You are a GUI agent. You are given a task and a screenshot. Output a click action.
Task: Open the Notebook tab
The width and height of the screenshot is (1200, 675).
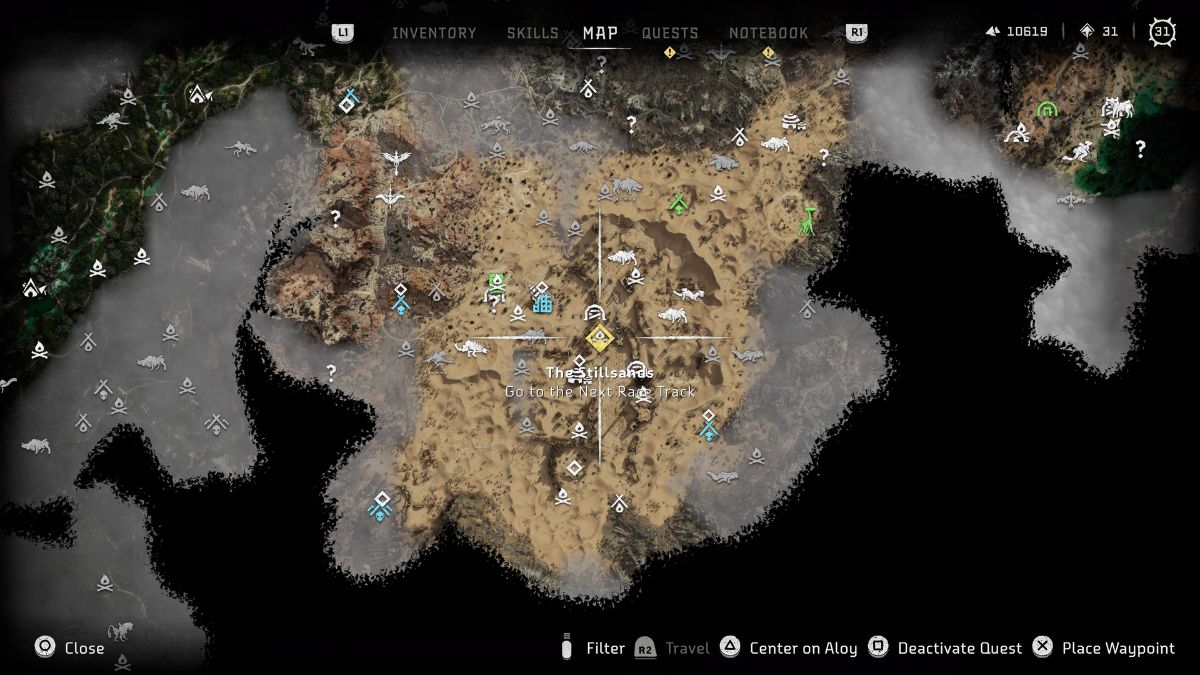pyautogui.click(x=768, y=33)
